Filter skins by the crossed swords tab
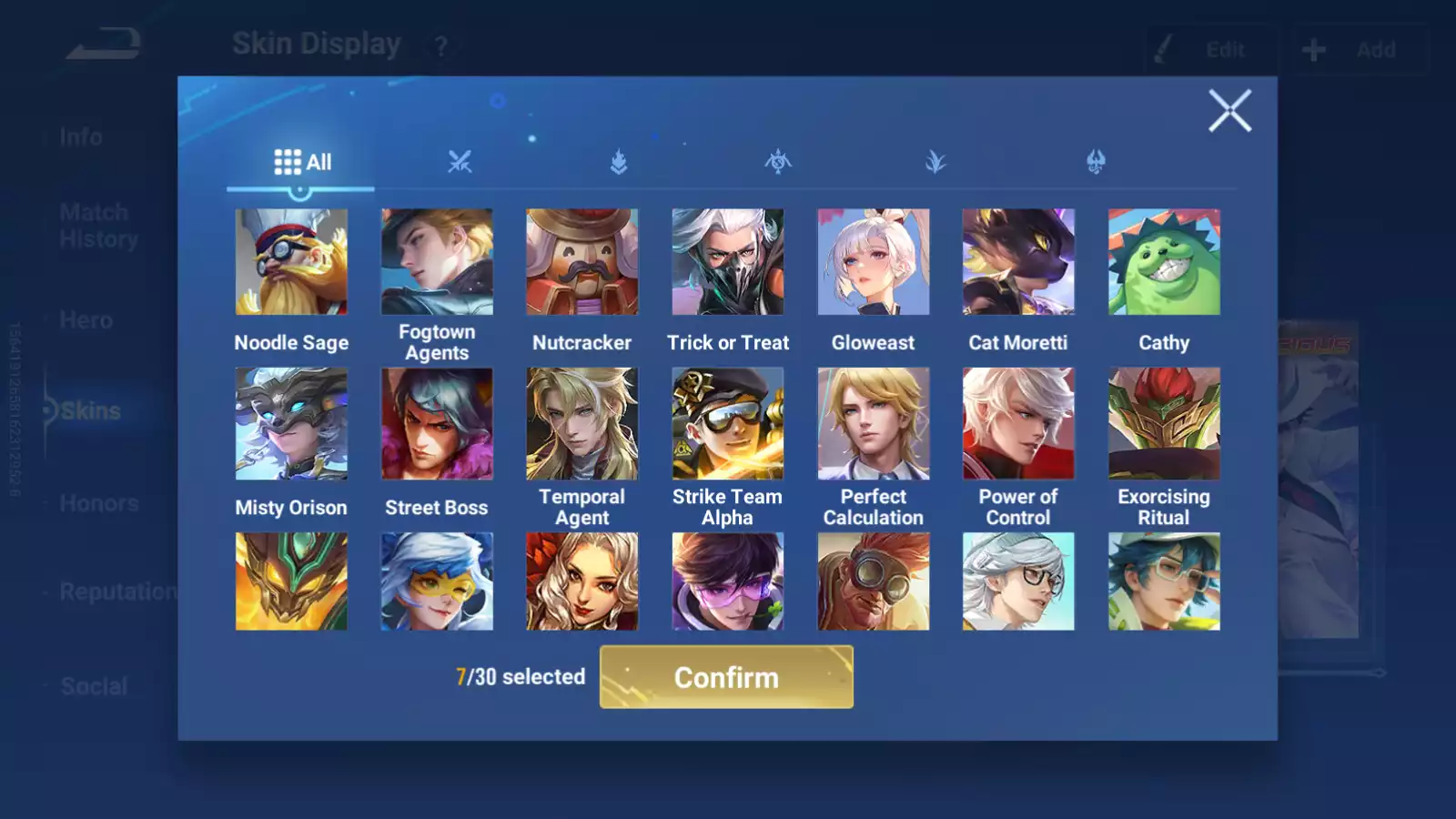The height and width of the screenshot is (819, 1456). (x=460, y=162)
